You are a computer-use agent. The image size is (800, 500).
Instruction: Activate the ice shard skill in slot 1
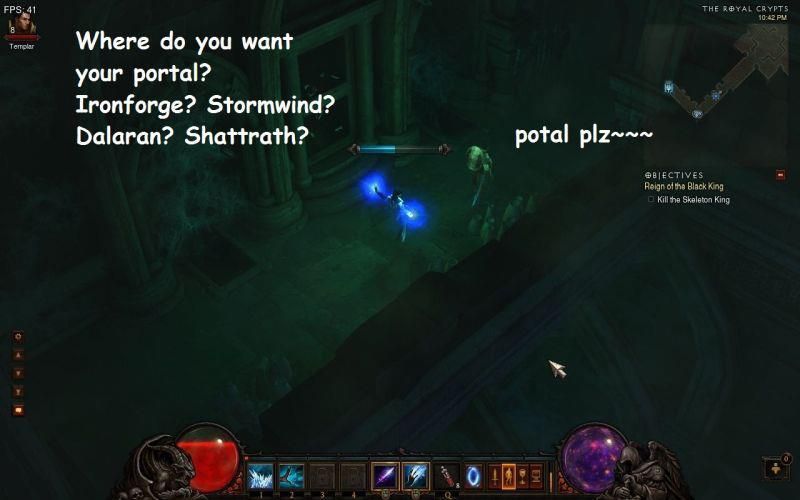click(261, 476)
